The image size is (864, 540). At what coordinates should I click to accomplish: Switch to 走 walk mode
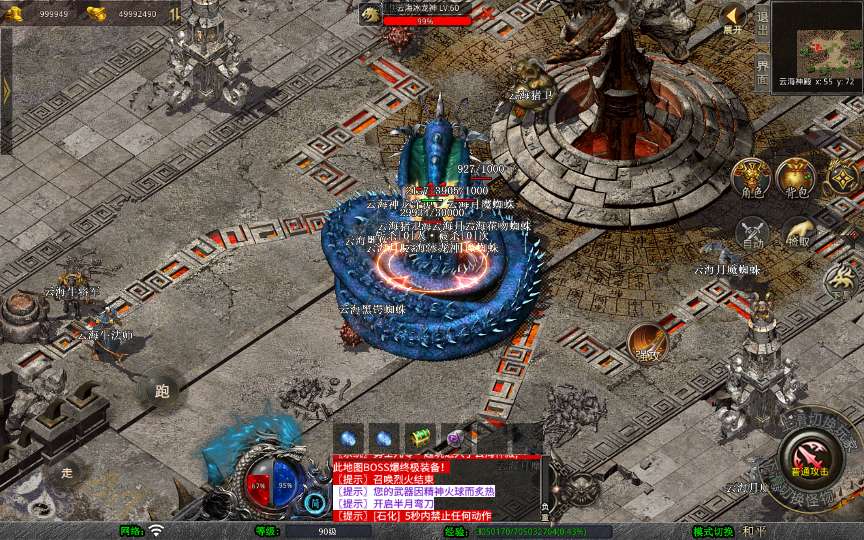coord(68,472)
